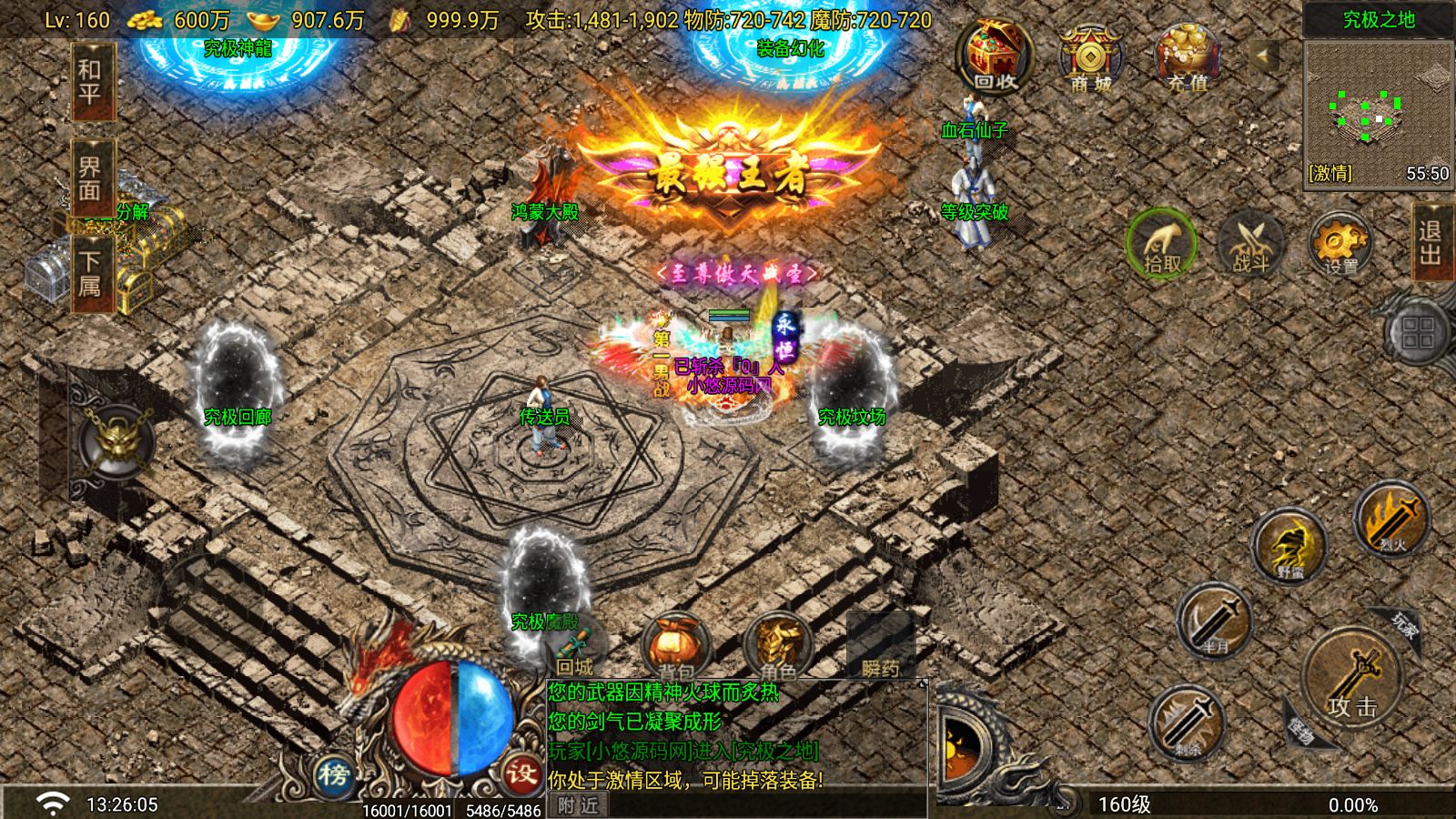Click the 退出 exit button
Screen dimensions: 1456x819
[1431, 242]
